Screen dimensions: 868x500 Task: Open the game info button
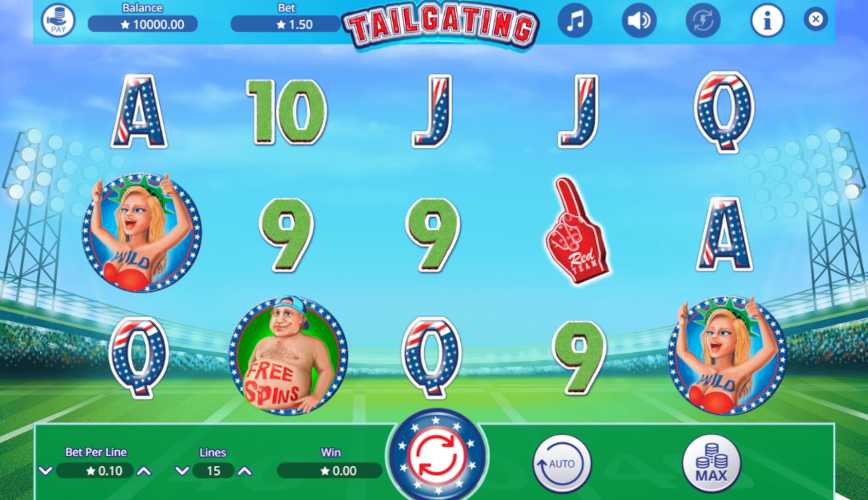(767, 20)
